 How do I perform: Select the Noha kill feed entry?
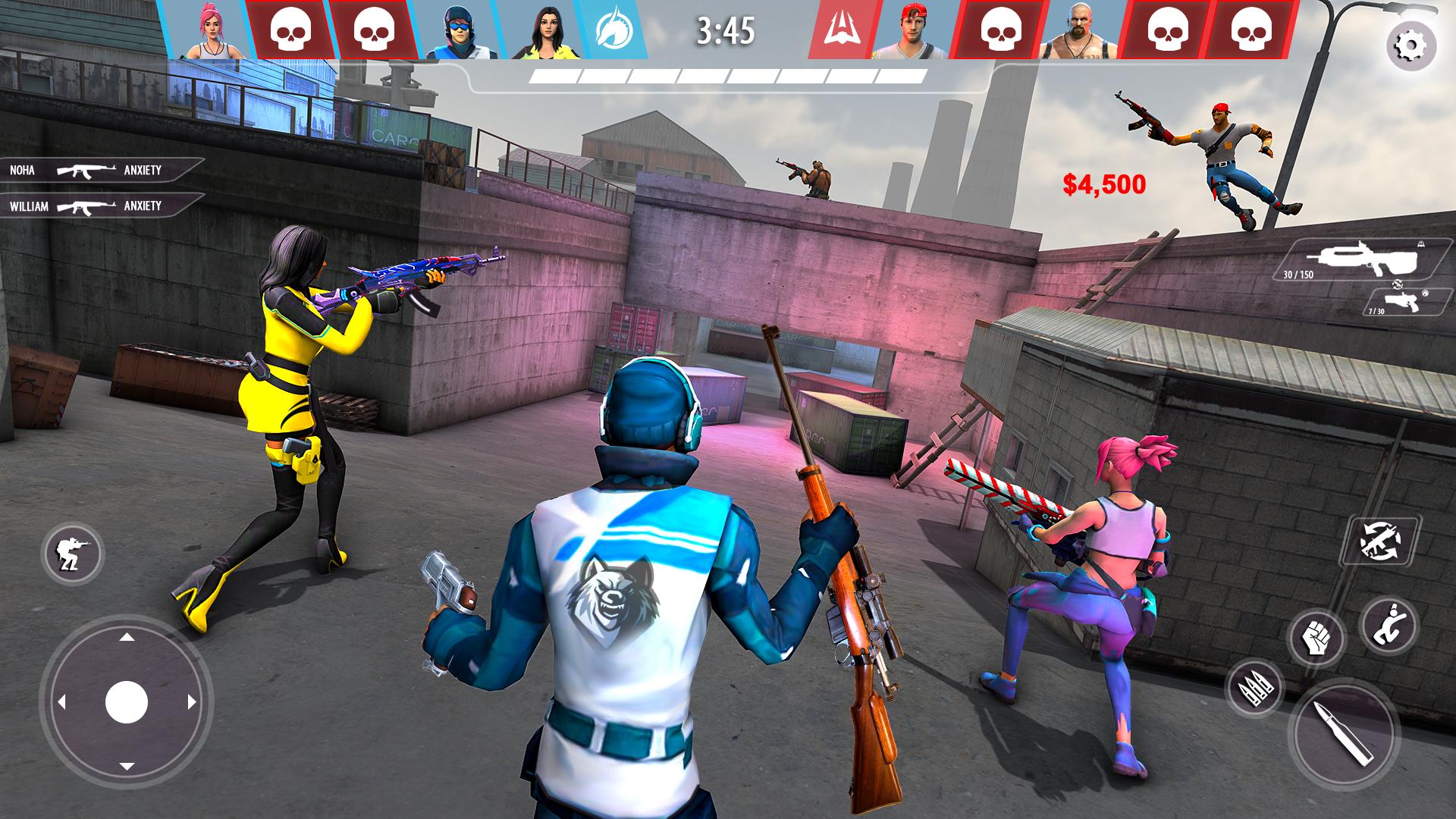point(99,170)
